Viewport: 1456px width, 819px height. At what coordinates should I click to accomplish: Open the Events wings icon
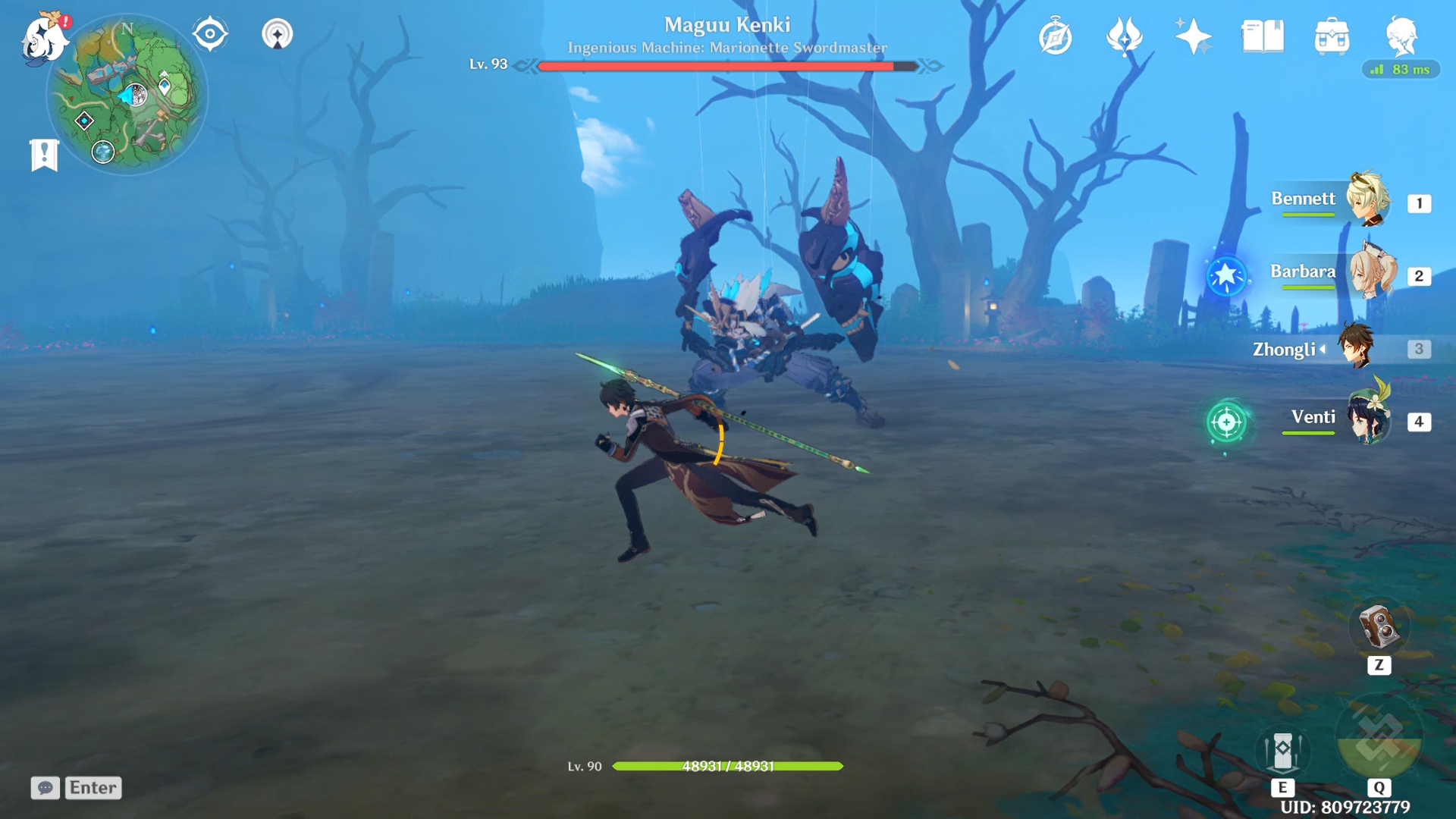coord(1125,34)
